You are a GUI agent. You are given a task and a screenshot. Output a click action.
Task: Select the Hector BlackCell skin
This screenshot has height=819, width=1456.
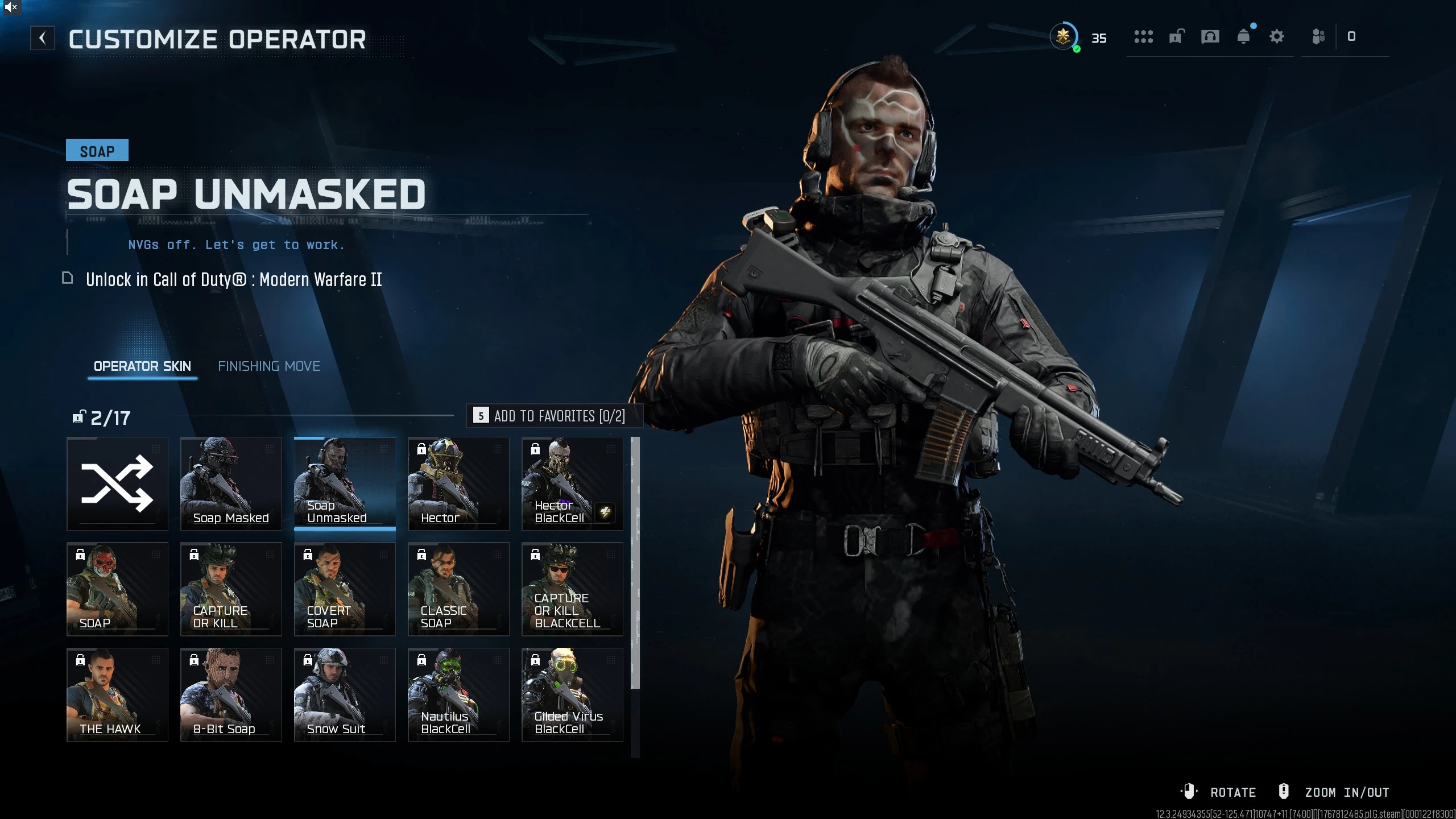click(x=572, y=483)
